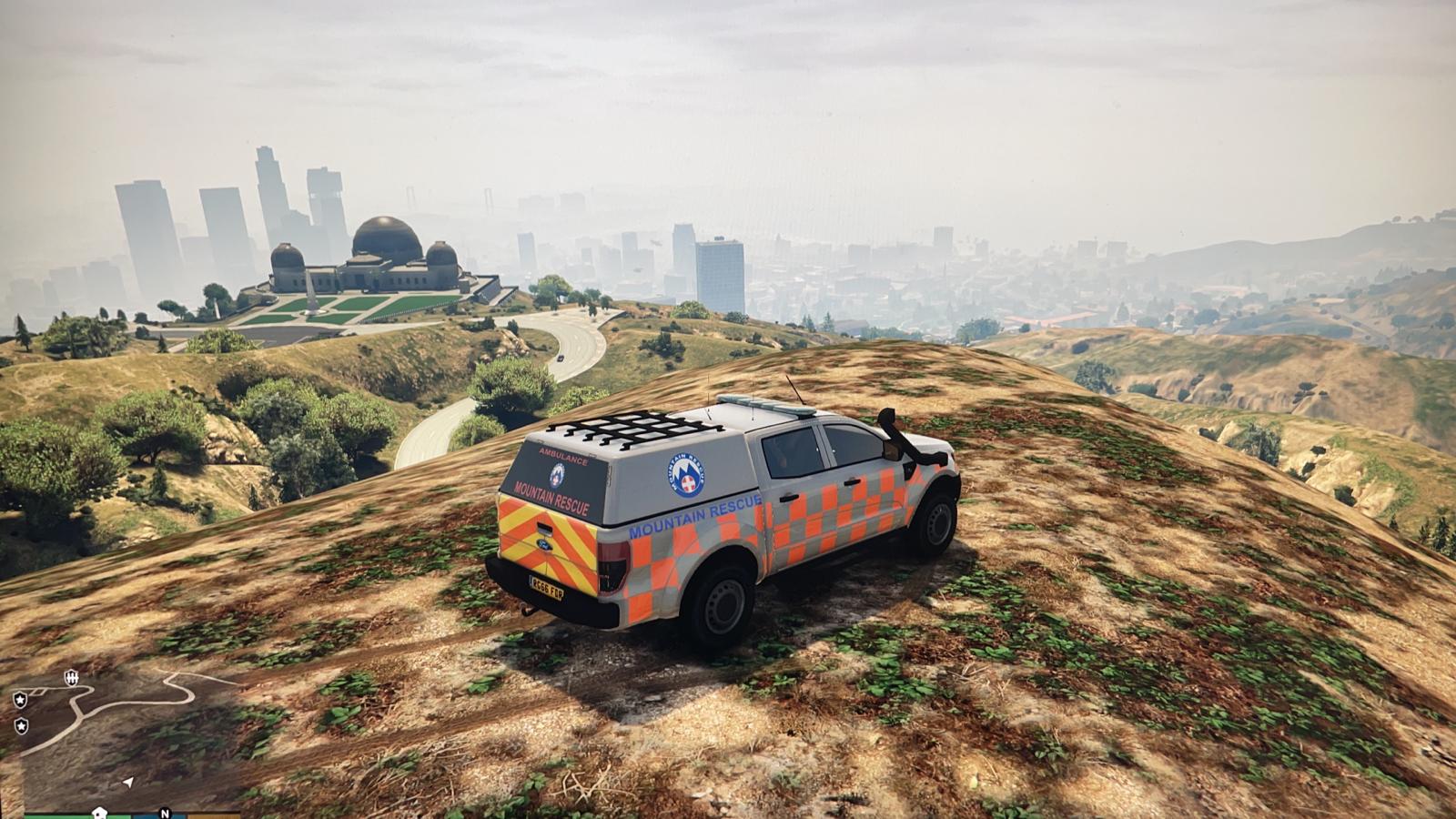Select the barred shield blip on minimap

(71, 677)
